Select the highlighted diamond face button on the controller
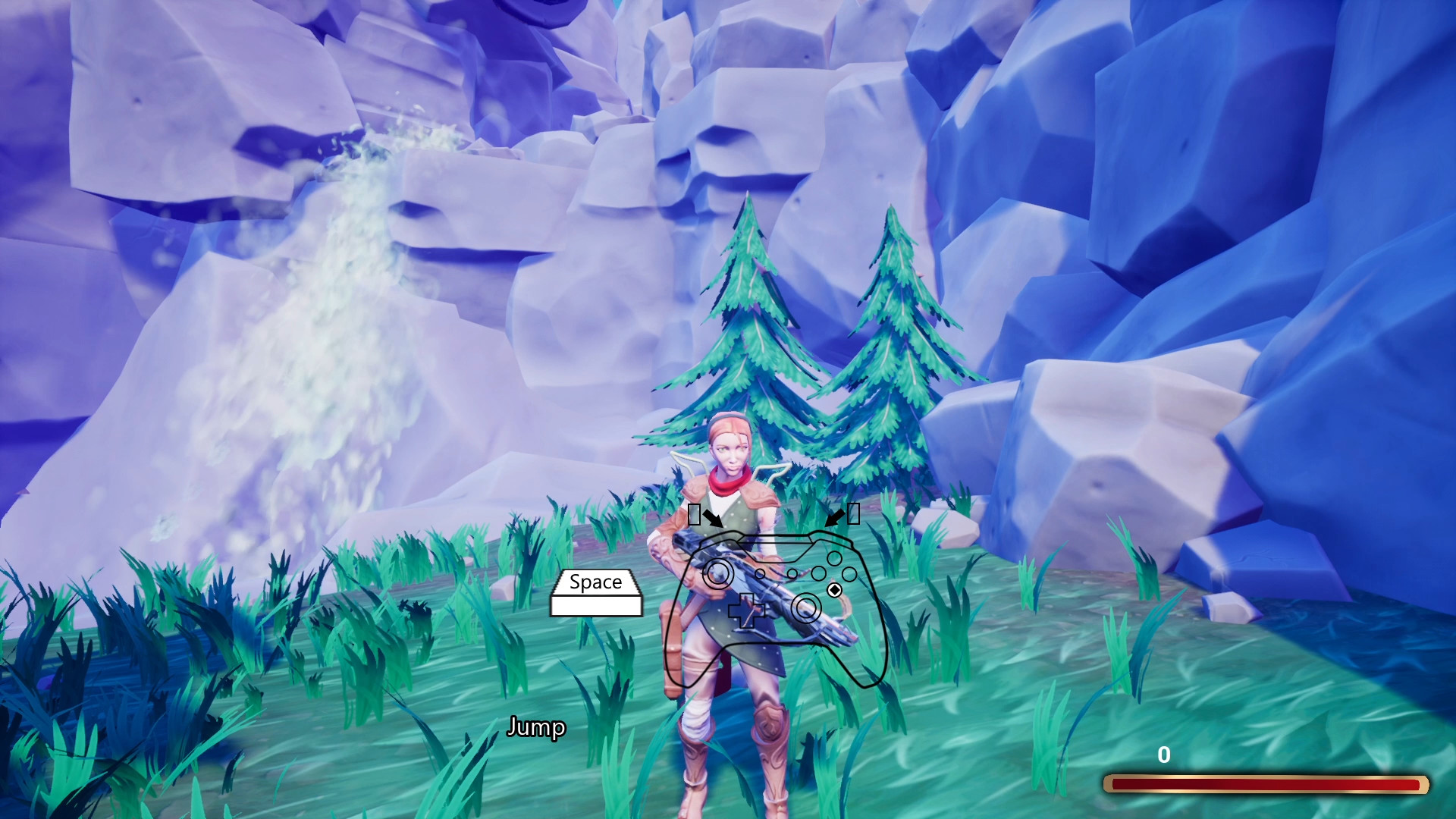Screen dimensions: 1456x819 pos(835,589)
